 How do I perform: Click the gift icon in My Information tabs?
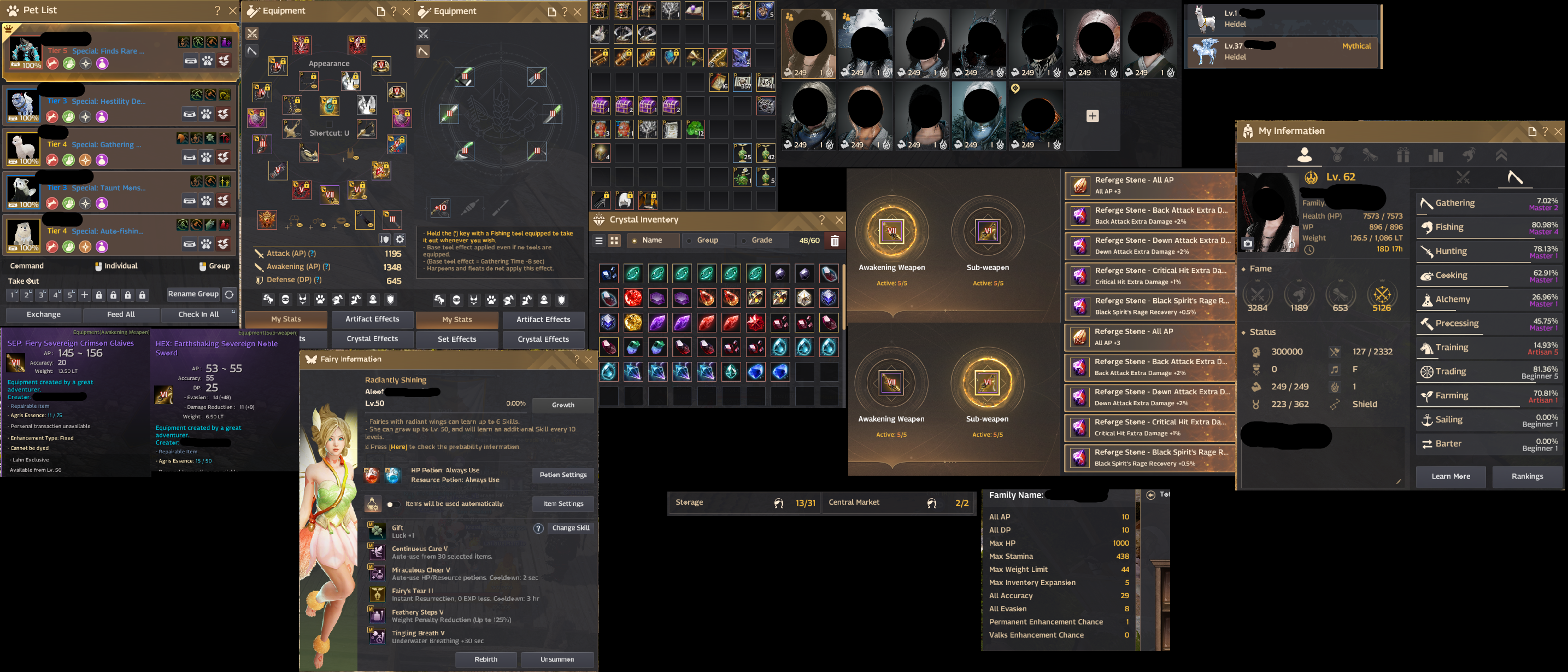(1403, 155)
